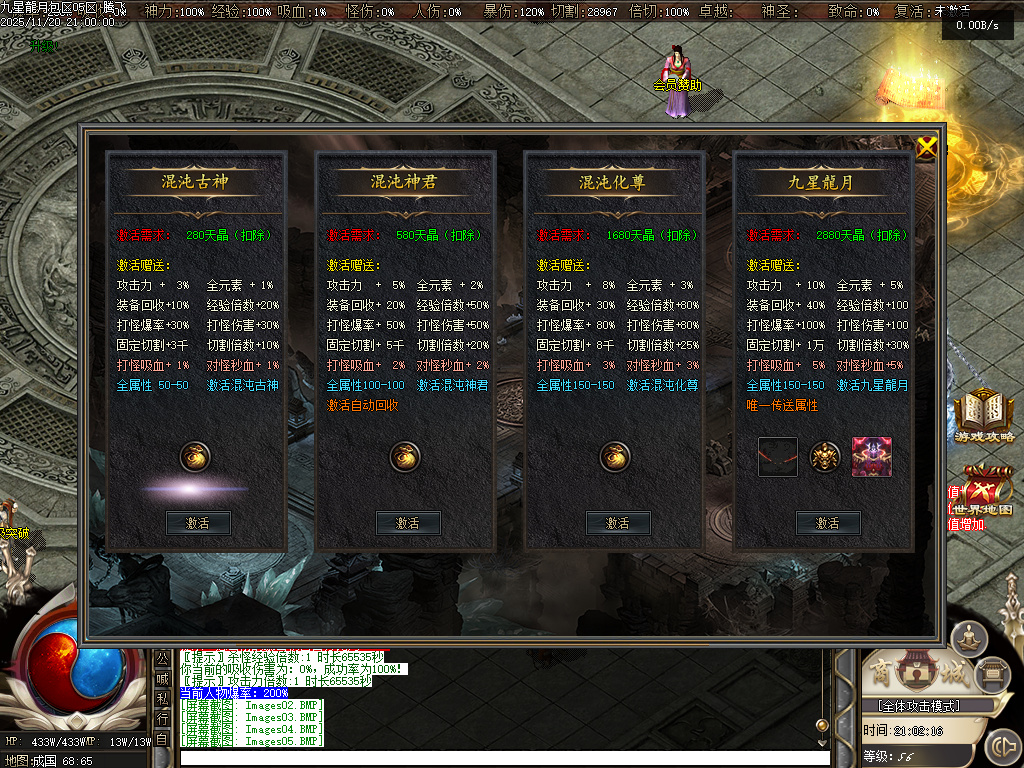This screenshot has height=768, width=1024.
Task: Select the gold medallion in the 混沌神君 panel
Action: pos(405,457)
